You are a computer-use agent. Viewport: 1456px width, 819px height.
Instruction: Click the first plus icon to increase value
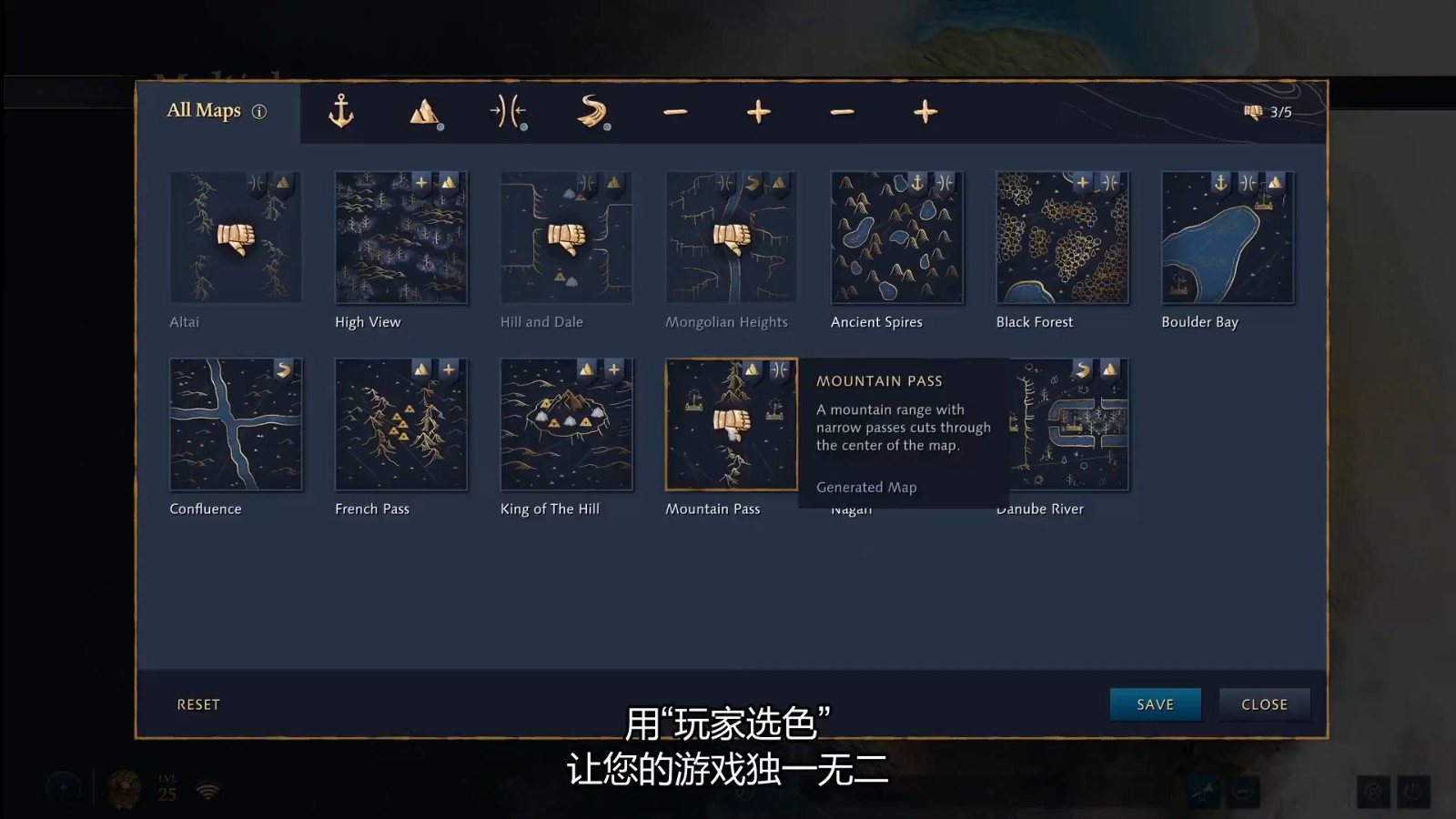(757, 111)
